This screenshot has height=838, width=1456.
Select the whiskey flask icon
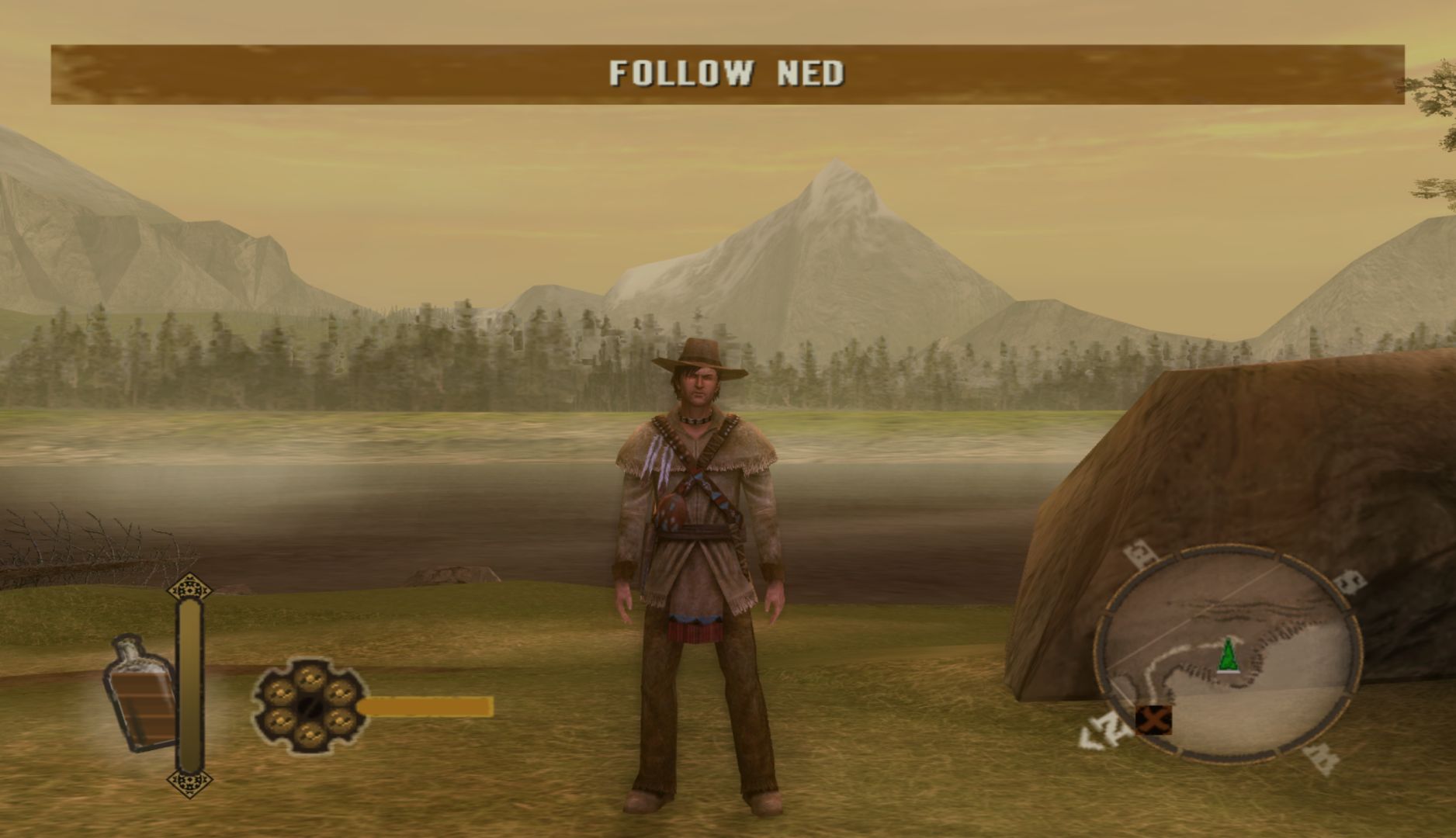coord(141,694)
